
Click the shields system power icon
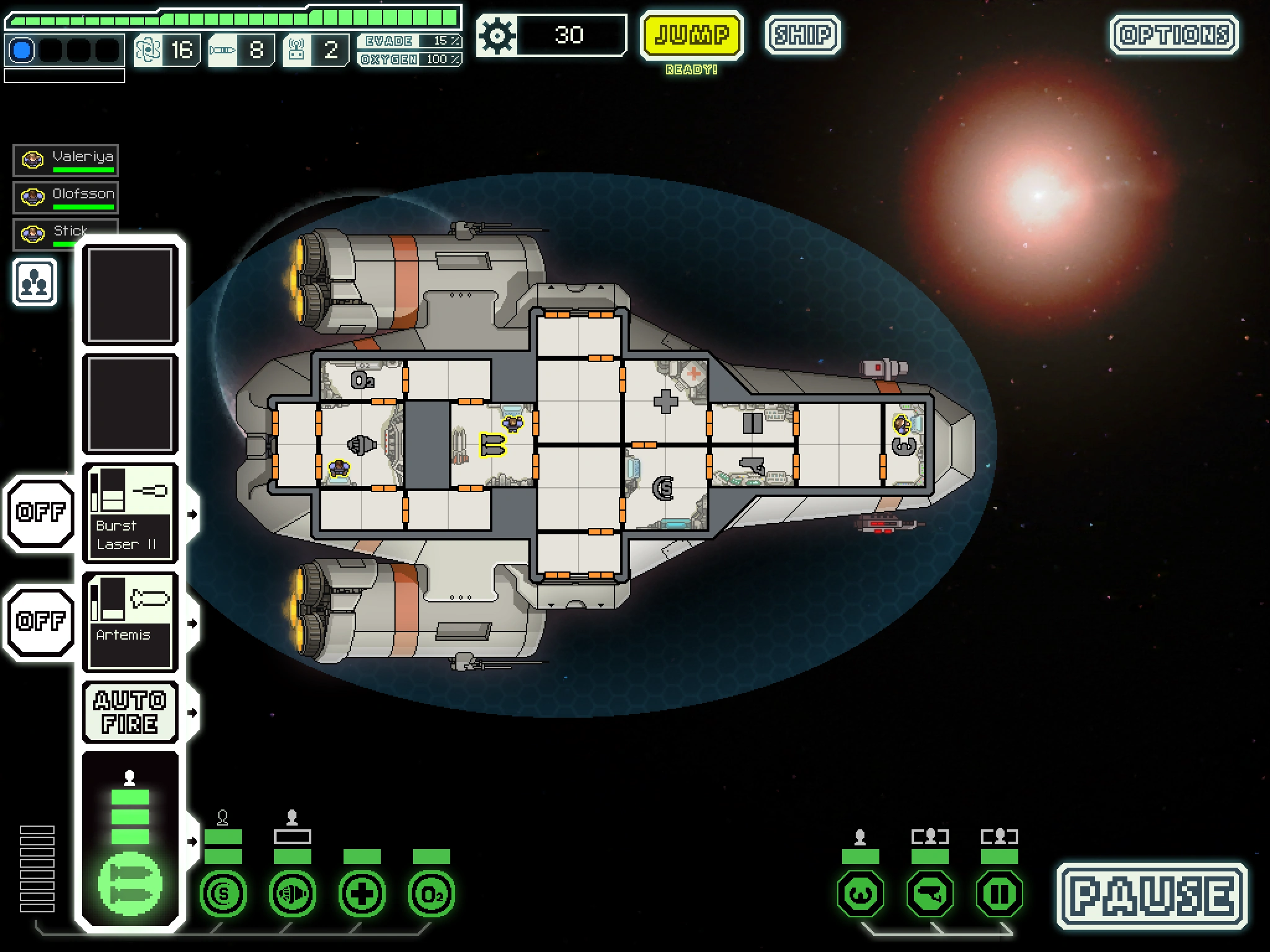[x=223, y=893]
